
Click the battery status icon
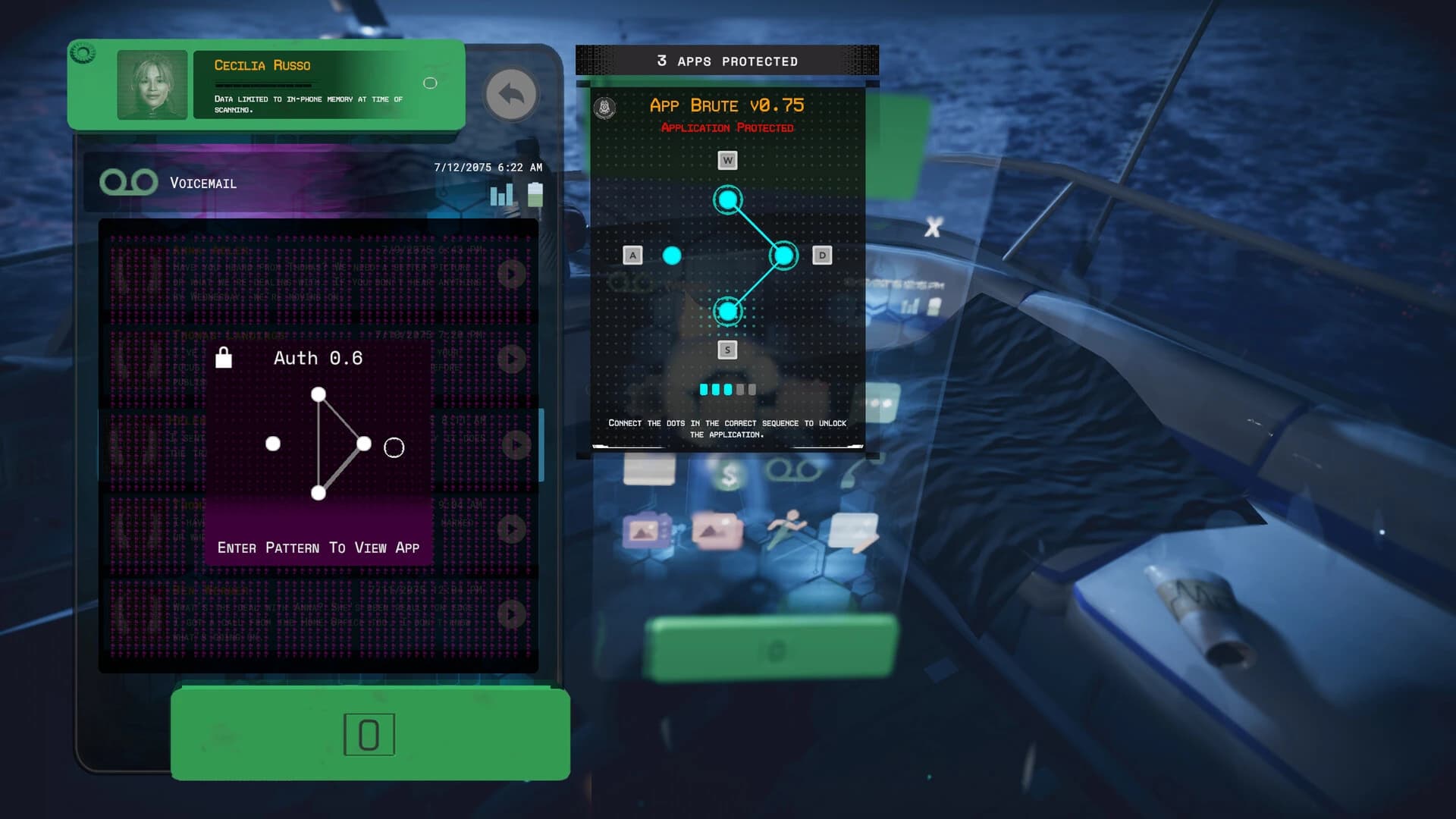536,194
